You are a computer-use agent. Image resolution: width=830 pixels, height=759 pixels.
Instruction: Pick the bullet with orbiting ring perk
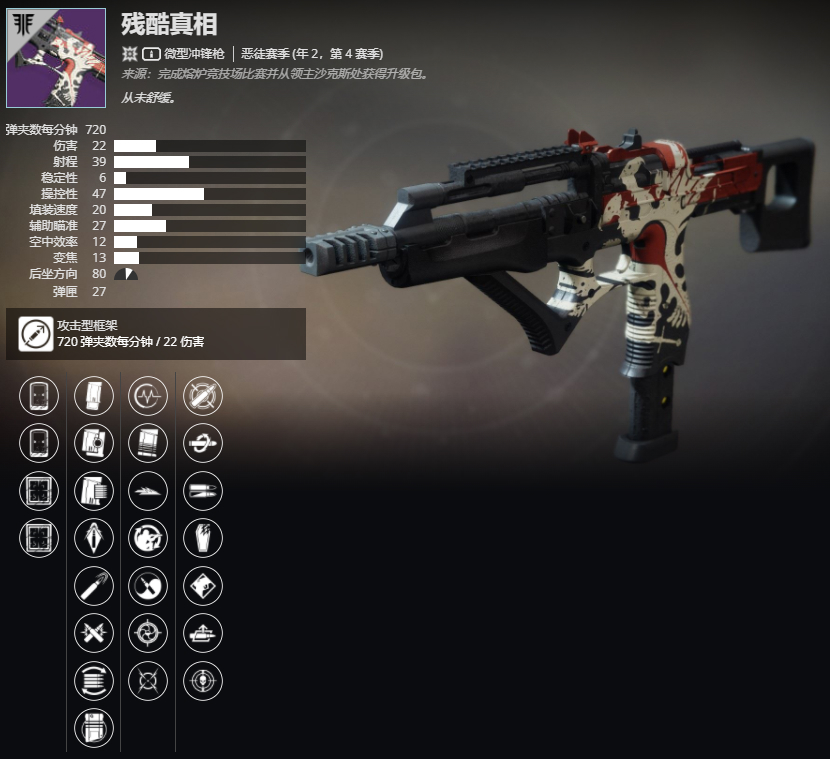coord(203,443)
